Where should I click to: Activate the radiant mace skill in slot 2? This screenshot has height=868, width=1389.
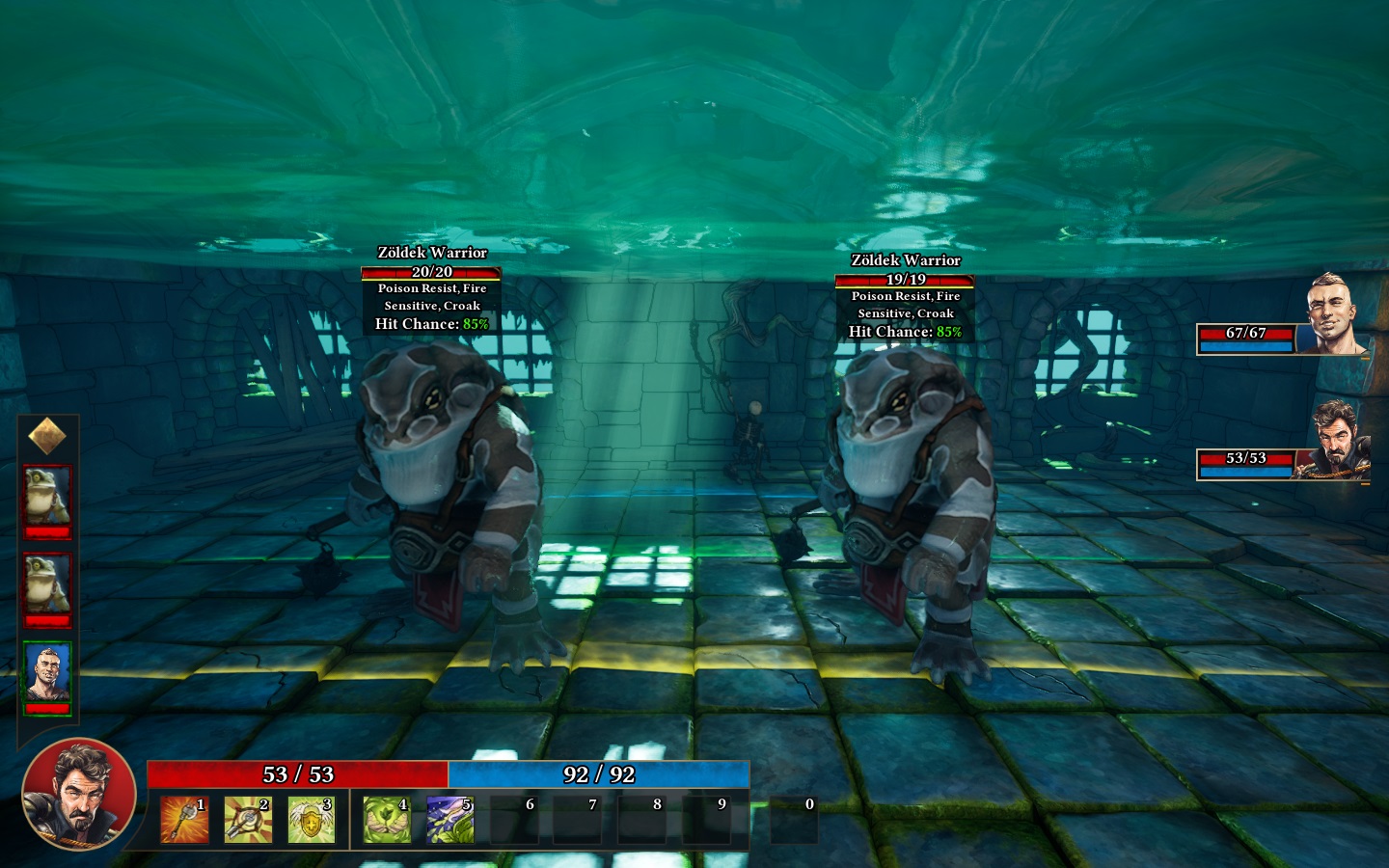247,820
